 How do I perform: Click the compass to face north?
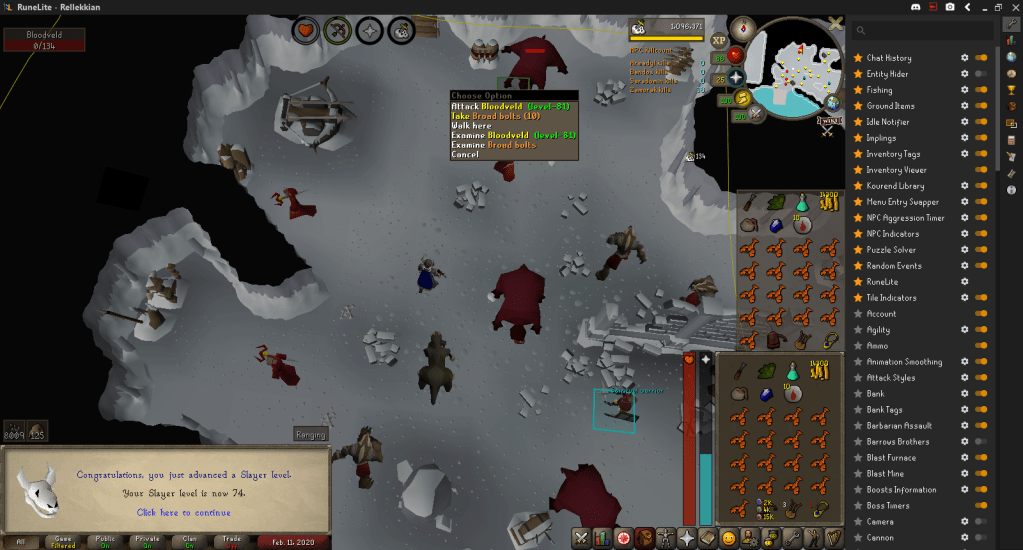coord(742,29)
